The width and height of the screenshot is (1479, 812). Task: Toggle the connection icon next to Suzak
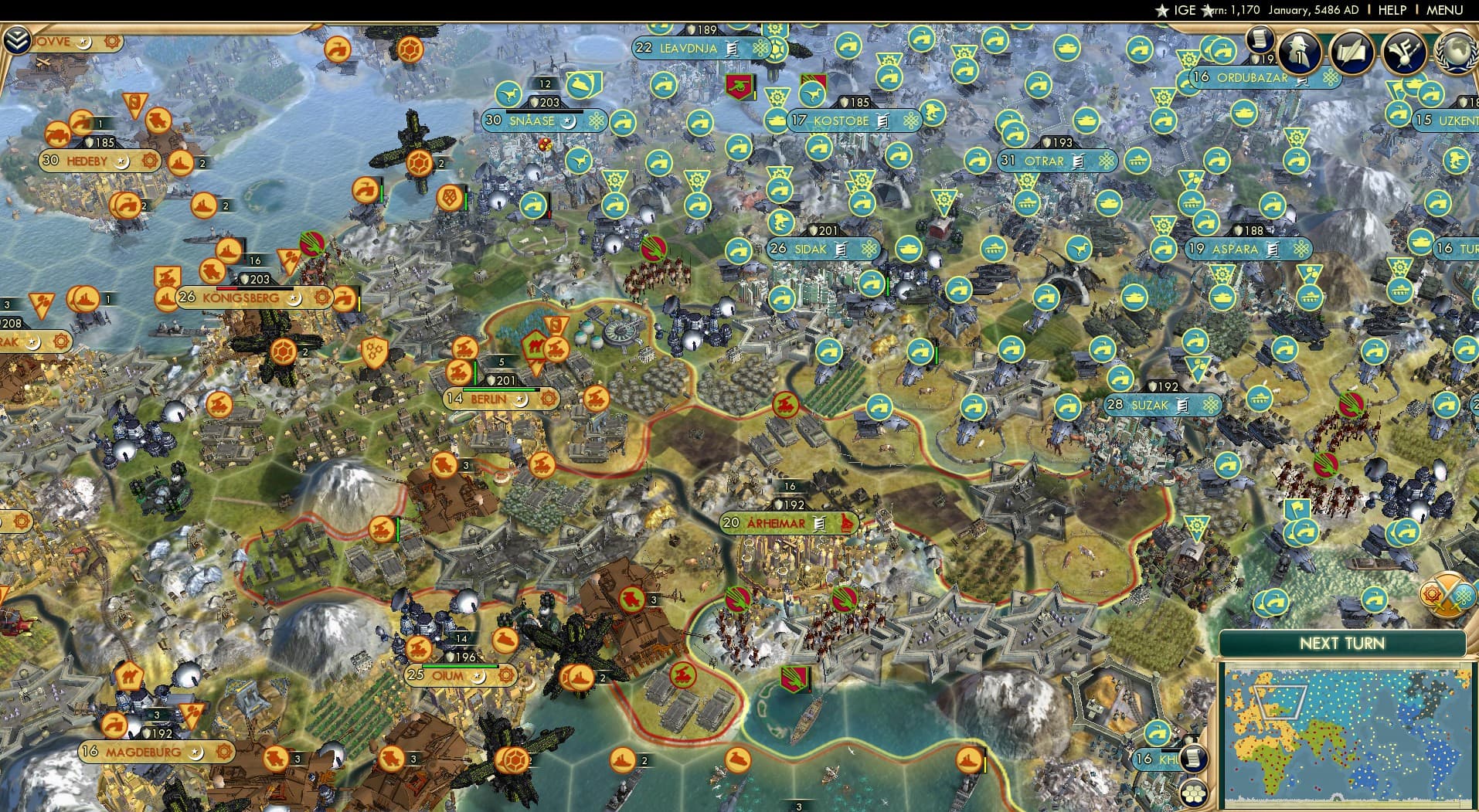(1211, 404)
